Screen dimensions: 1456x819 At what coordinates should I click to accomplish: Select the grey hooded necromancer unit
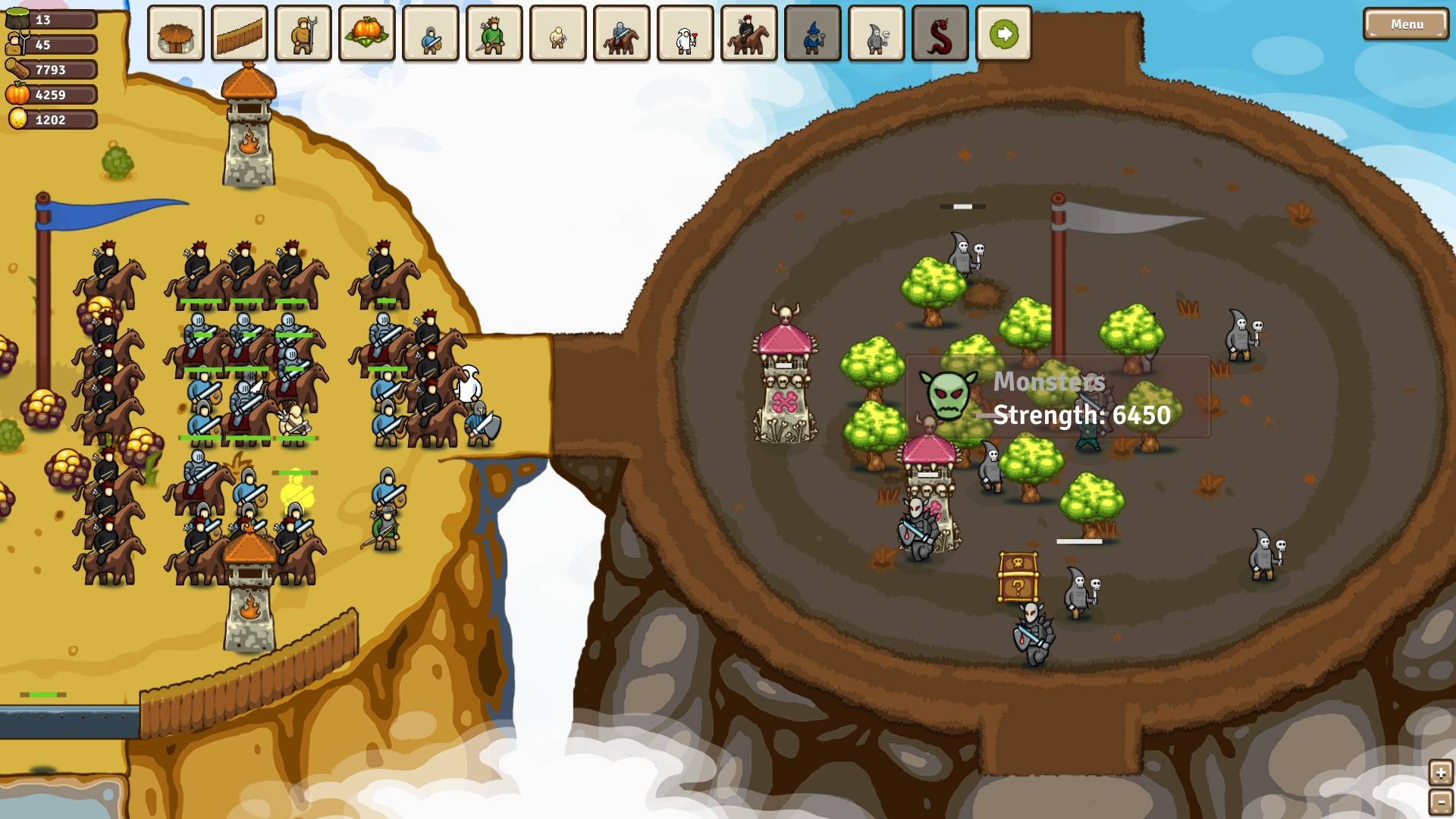click(877, 34)
